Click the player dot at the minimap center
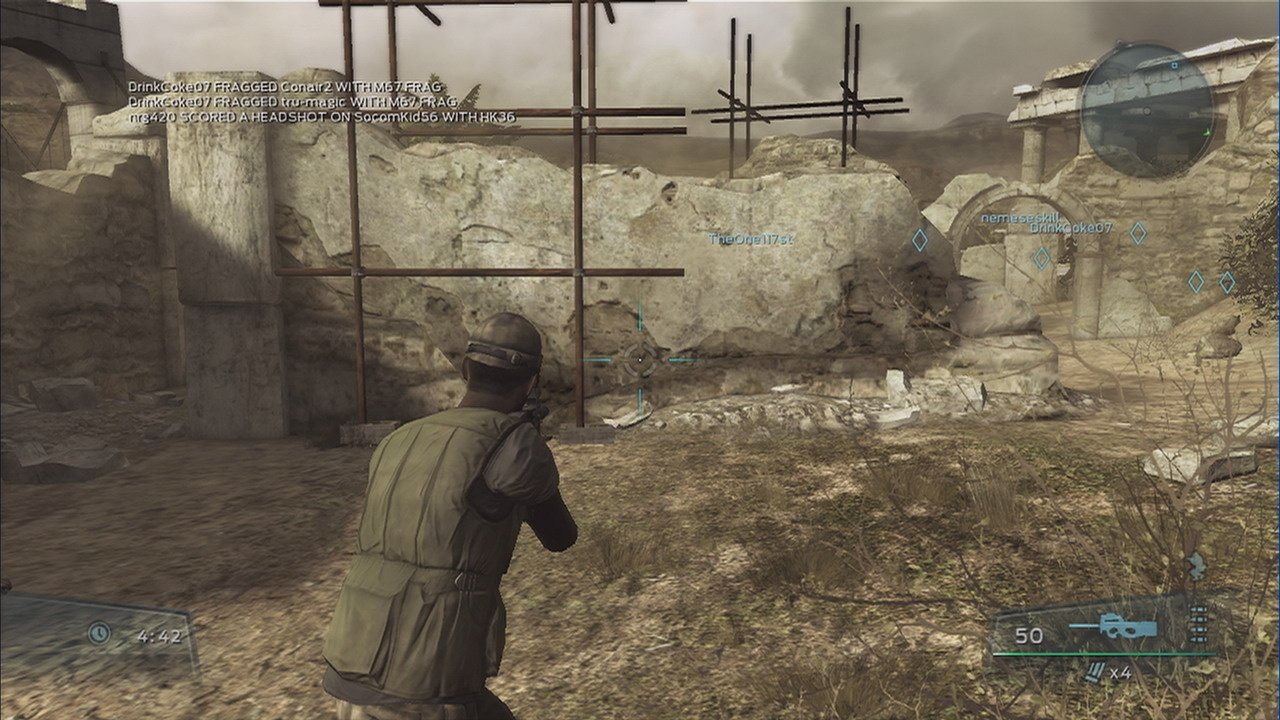Image resolution: width=1280 pixels, height=720 pixels. (1147, 111)
